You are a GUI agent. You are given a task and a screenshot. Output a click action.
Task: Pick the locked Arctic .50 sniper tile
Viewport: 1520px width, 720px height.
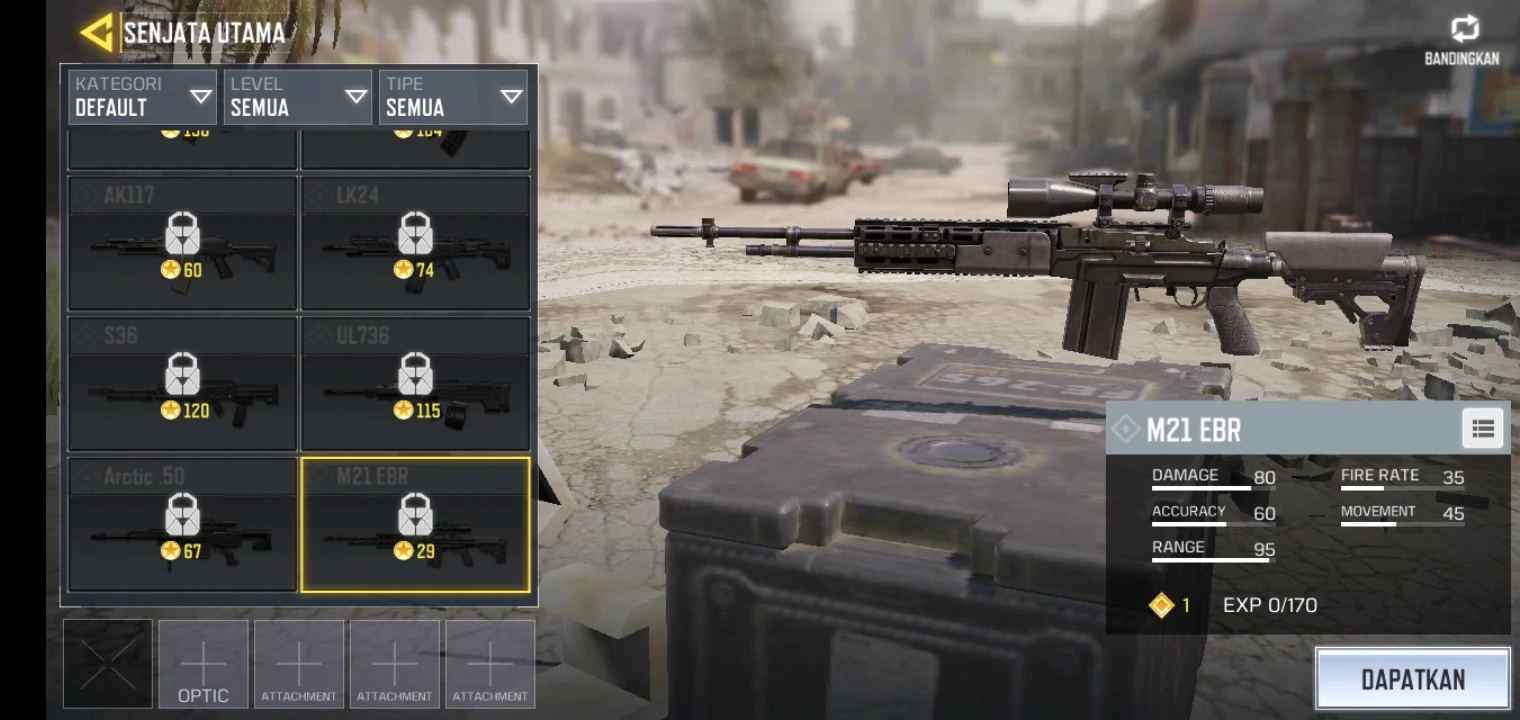point(182,525)
